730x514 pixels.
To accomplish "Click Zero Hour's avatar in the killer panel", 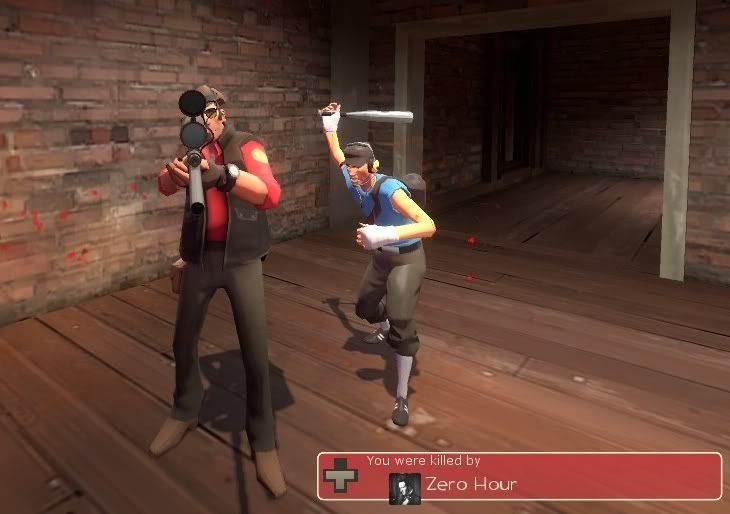I will (404, 486).
